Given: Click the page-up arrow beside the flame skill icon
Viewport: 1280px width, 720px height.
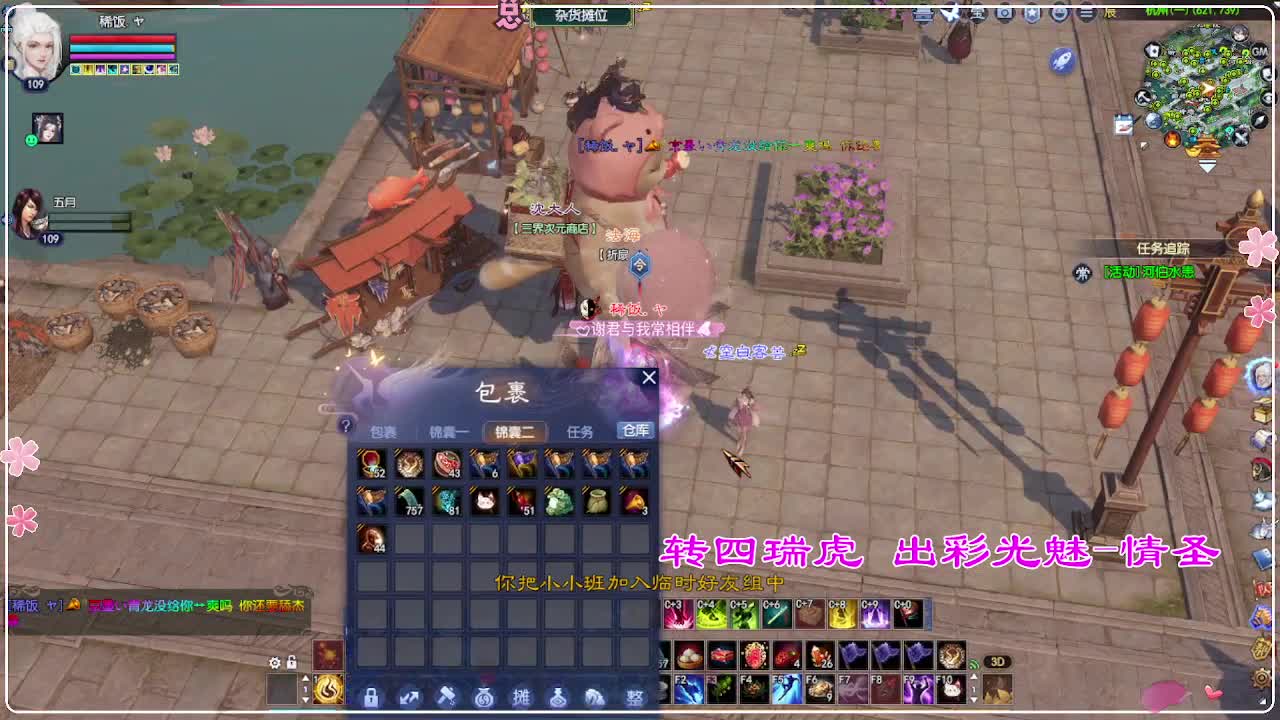Looking at the screenshot, I should 305,678.
